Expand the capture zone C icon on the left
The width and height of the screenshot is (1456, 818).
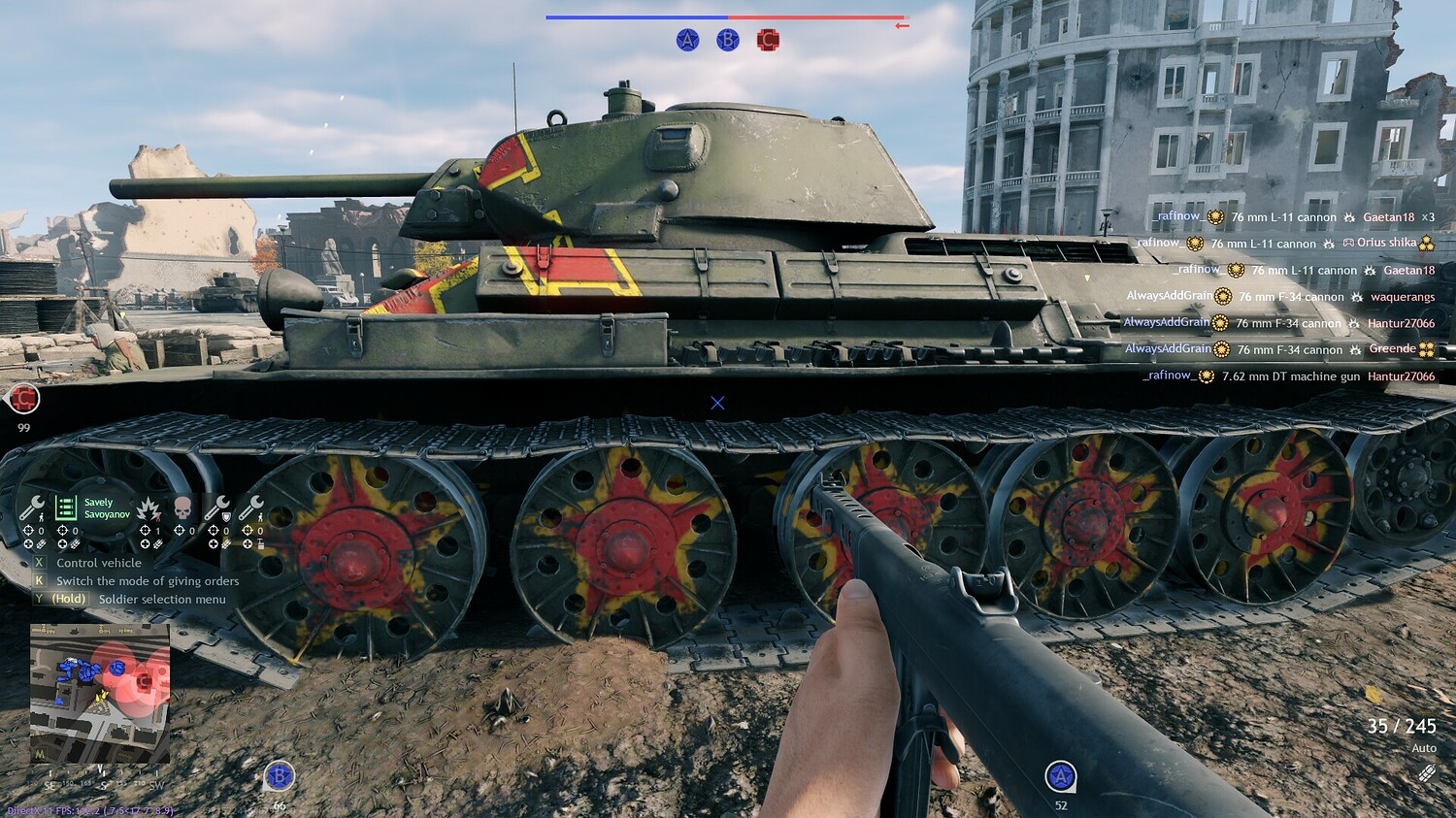(x=24, y=400)
